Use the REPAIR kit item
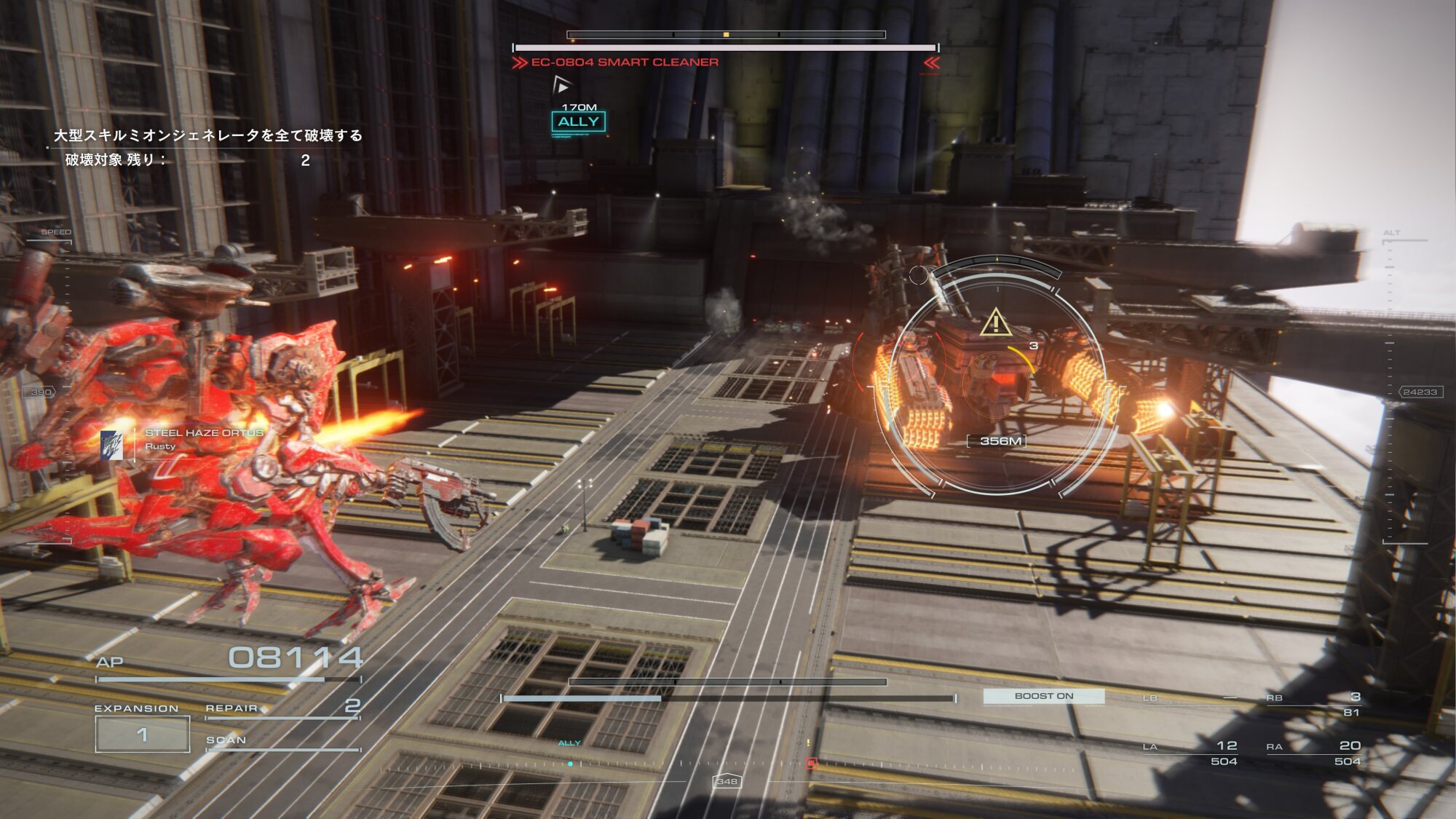This screenshot has height=819, width=1456. click(282, 708)
